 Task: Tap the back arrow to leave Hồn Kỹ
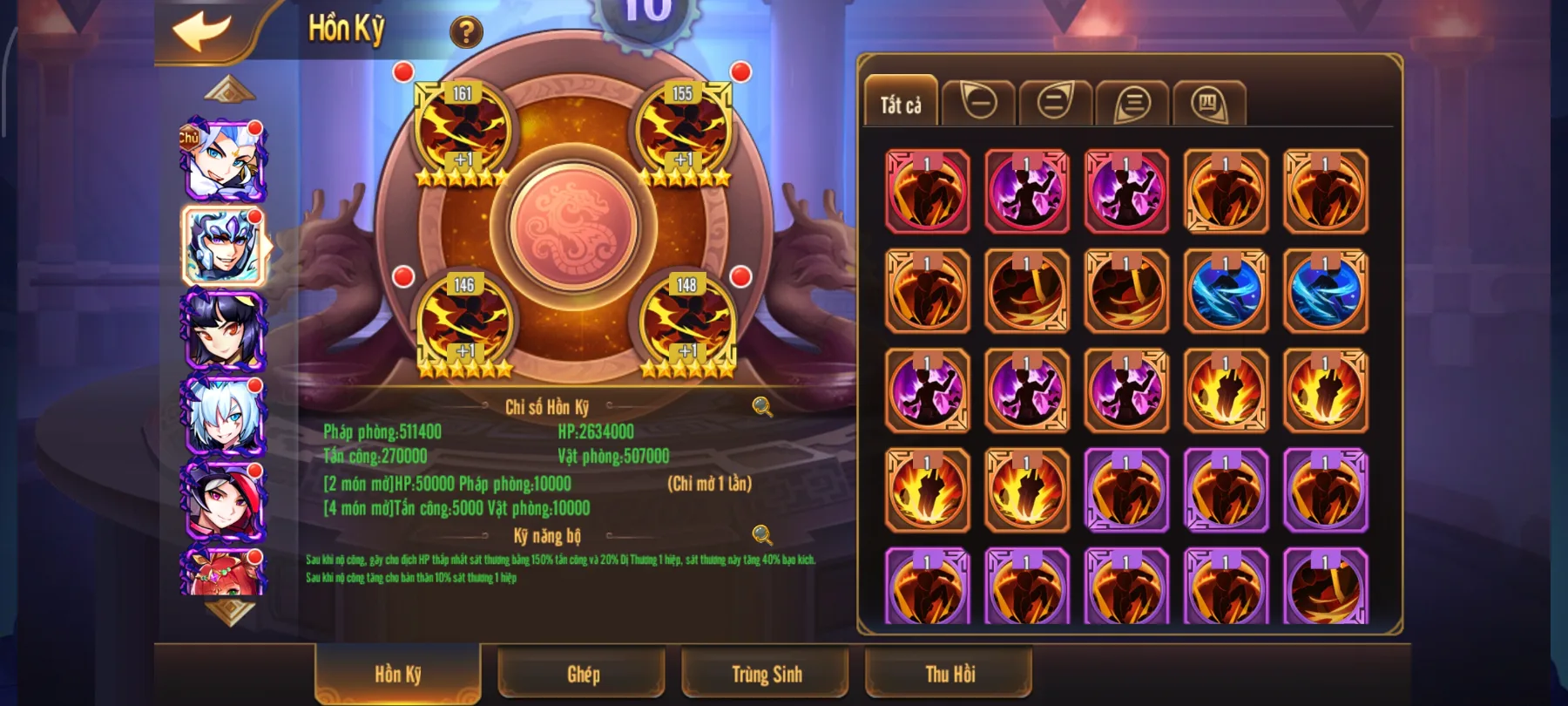coord(199,32)
